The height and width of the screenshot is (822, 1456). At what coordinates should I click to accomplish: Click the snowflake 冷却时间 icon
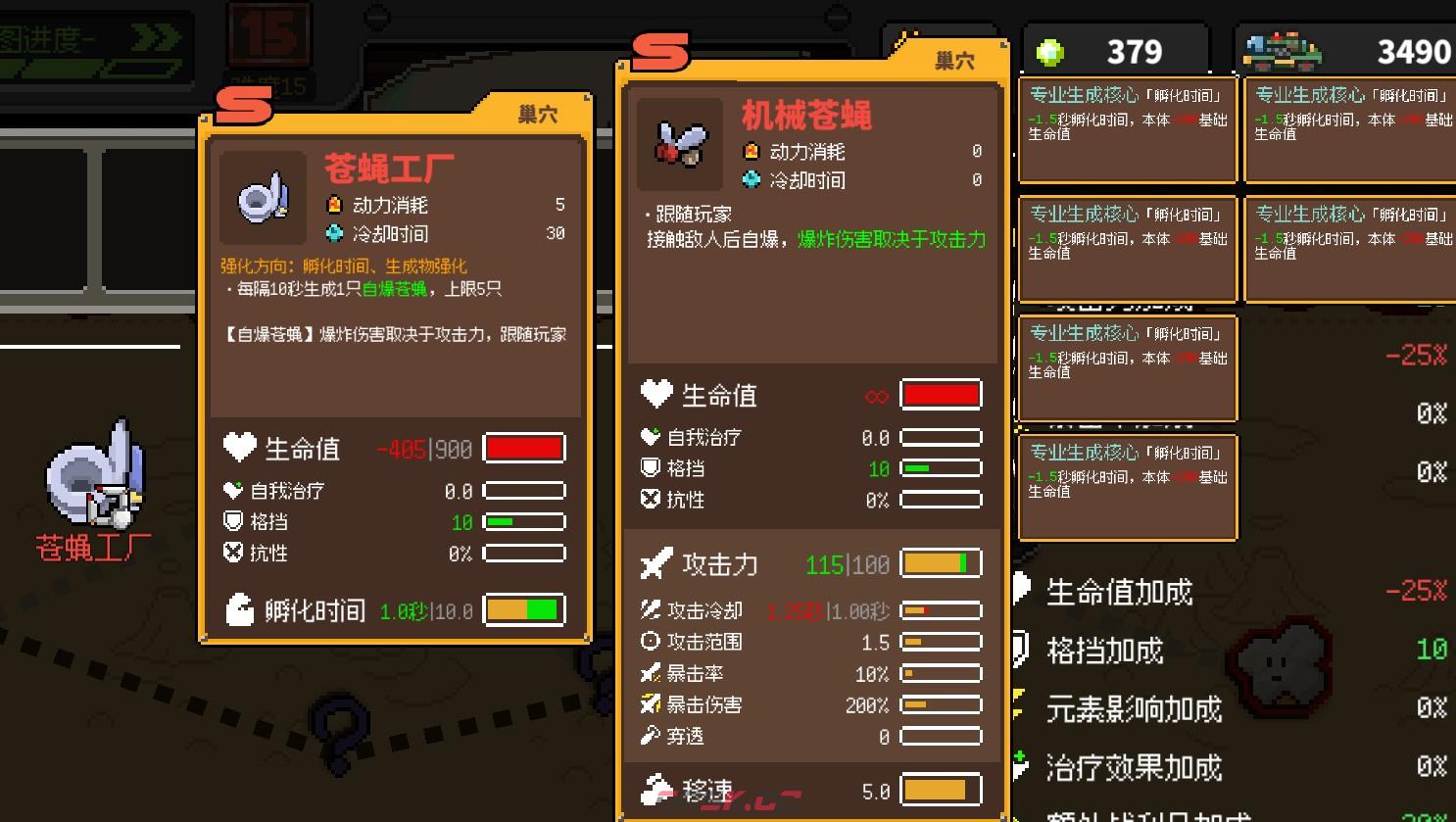click(x=751, y=180)
